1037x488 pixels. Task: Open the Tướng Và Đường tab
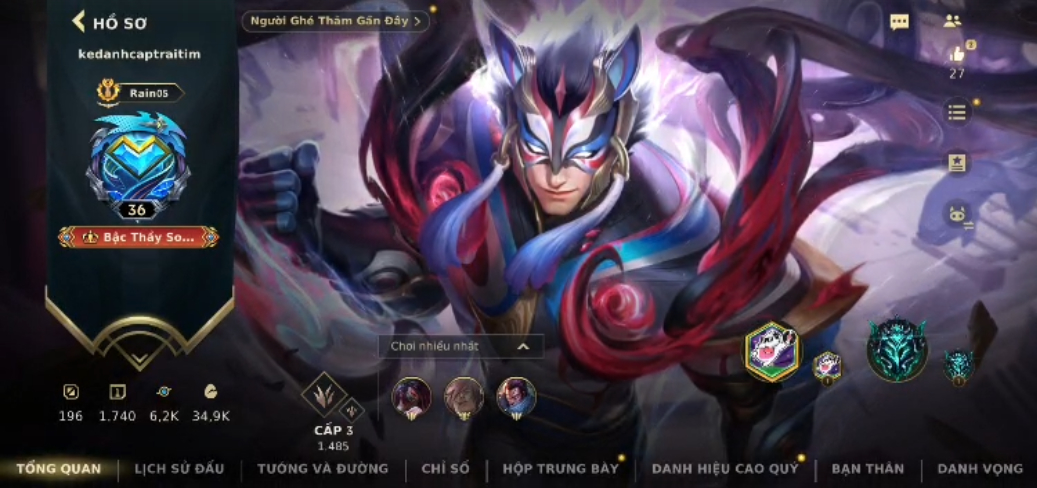coord(322,468)
